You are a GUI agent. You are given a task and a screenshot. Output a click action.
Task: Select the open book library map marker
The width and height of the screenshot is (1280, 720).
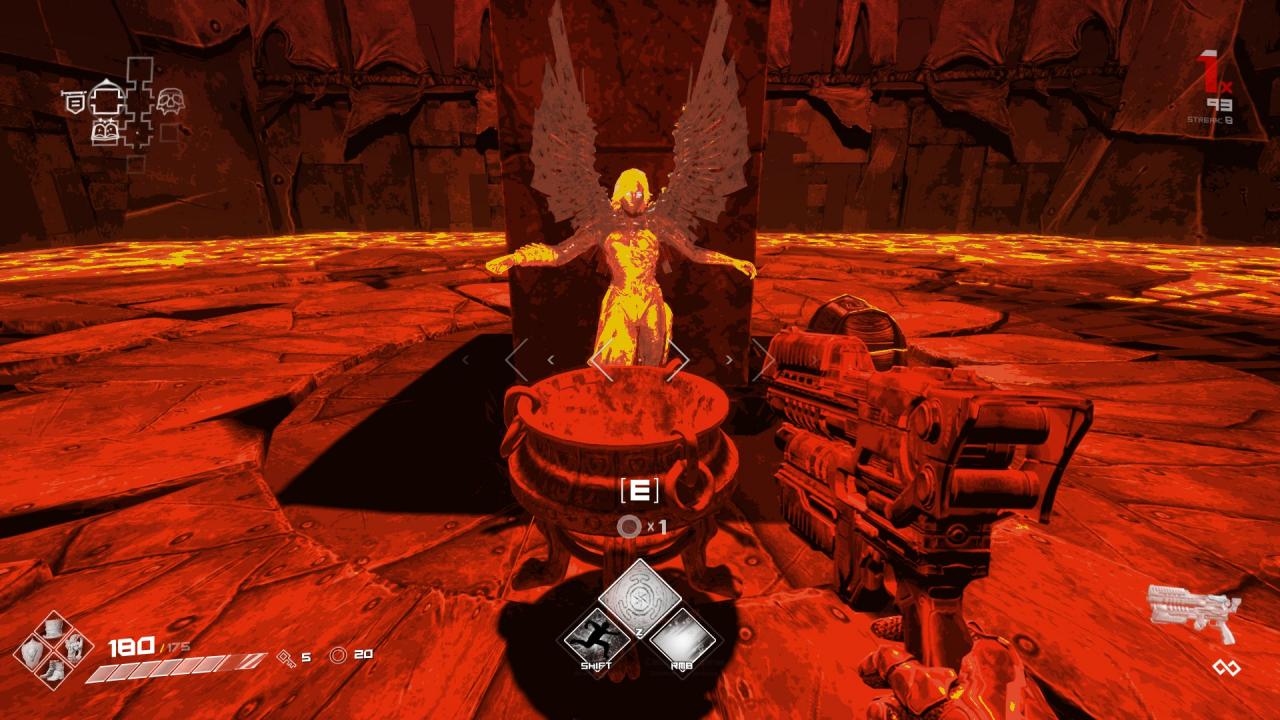click(x=104, y=132)
